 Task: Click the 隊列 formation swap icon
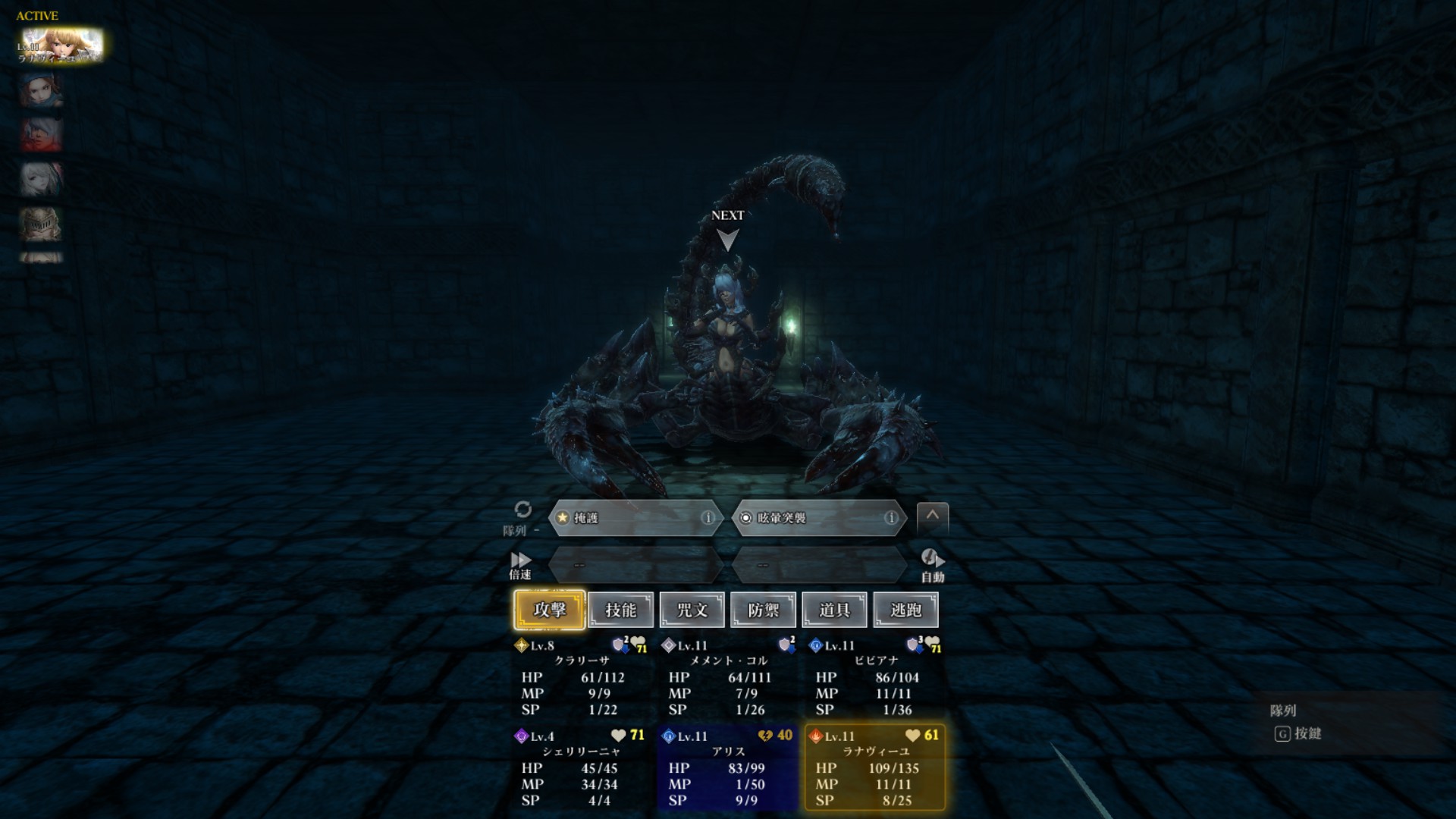[522, 510]
